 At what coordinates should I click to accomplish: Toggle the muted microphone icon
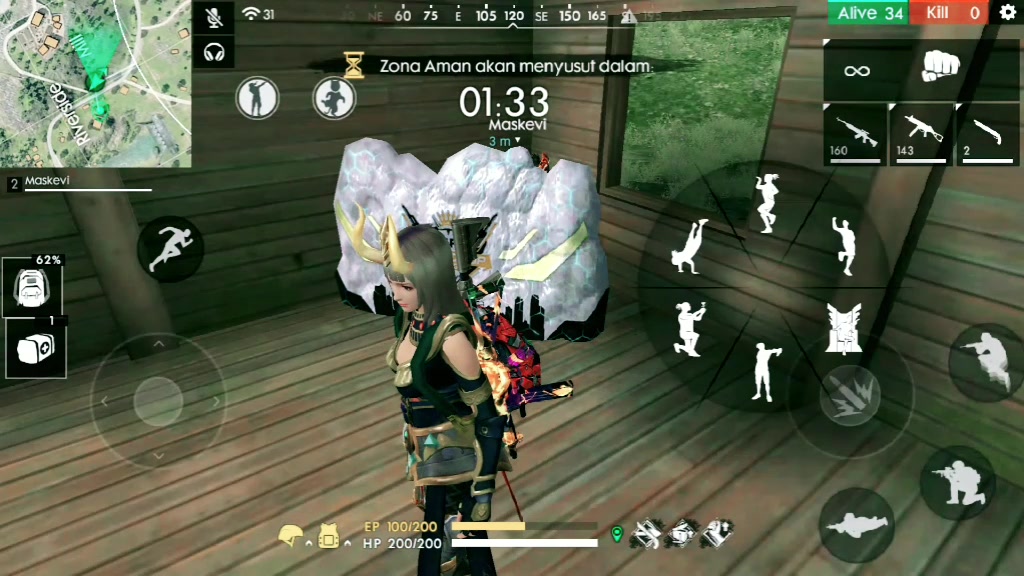[x=213, y=17]
